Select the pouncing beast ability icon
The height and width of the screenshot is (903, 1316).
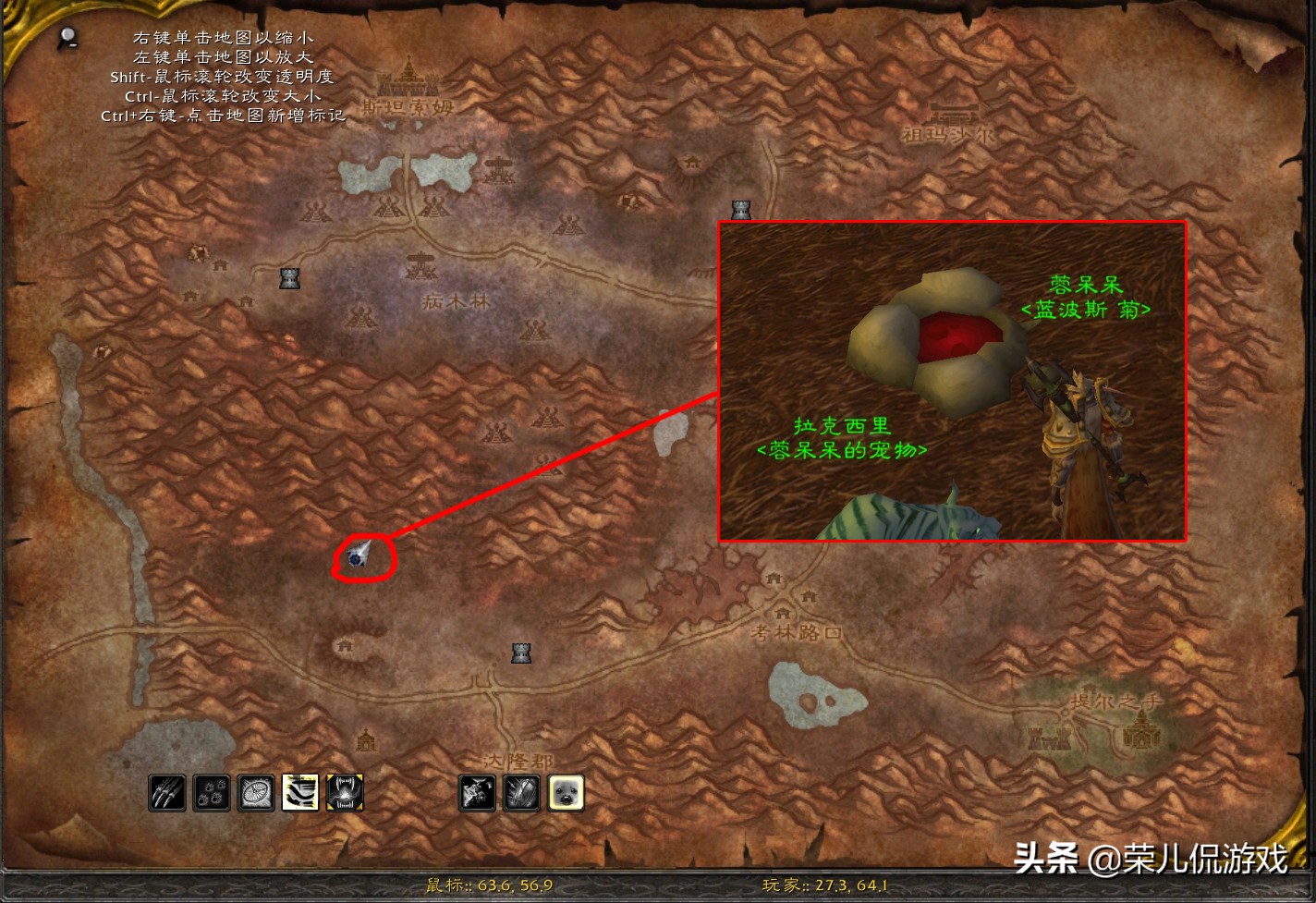click(477, 793)
